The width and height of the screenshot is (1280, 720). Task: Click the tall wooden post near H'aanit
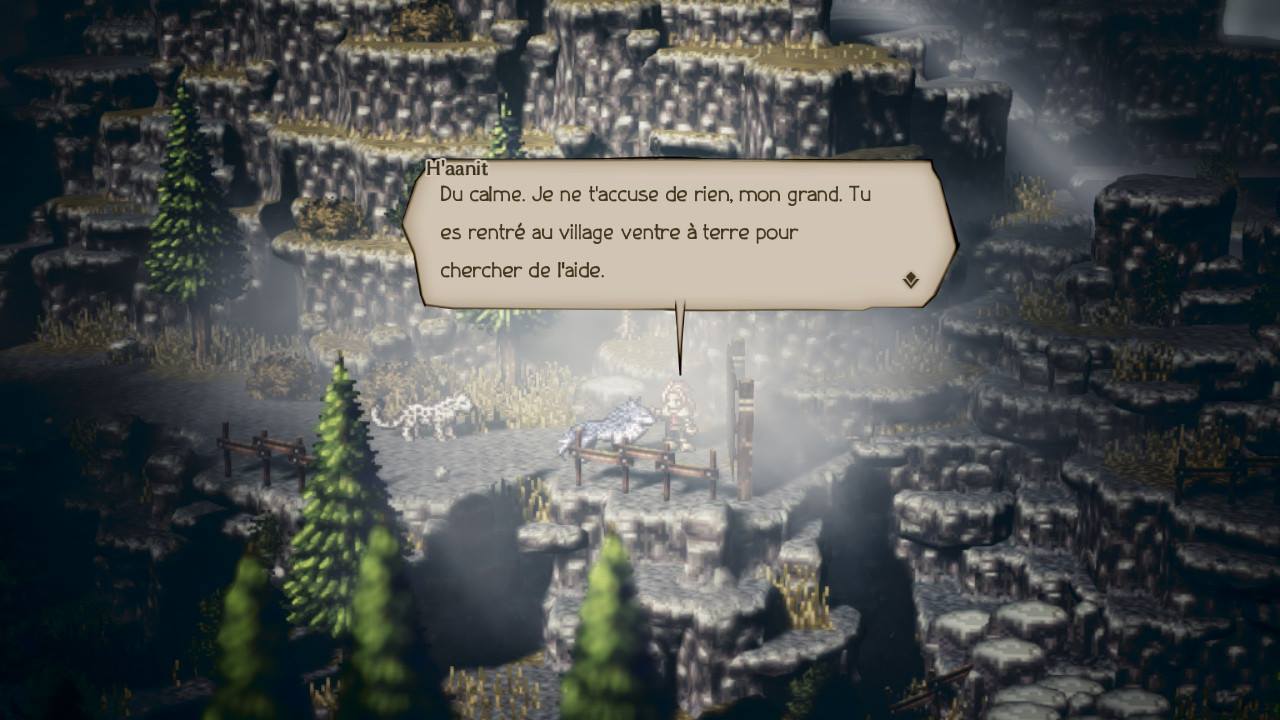742,410
